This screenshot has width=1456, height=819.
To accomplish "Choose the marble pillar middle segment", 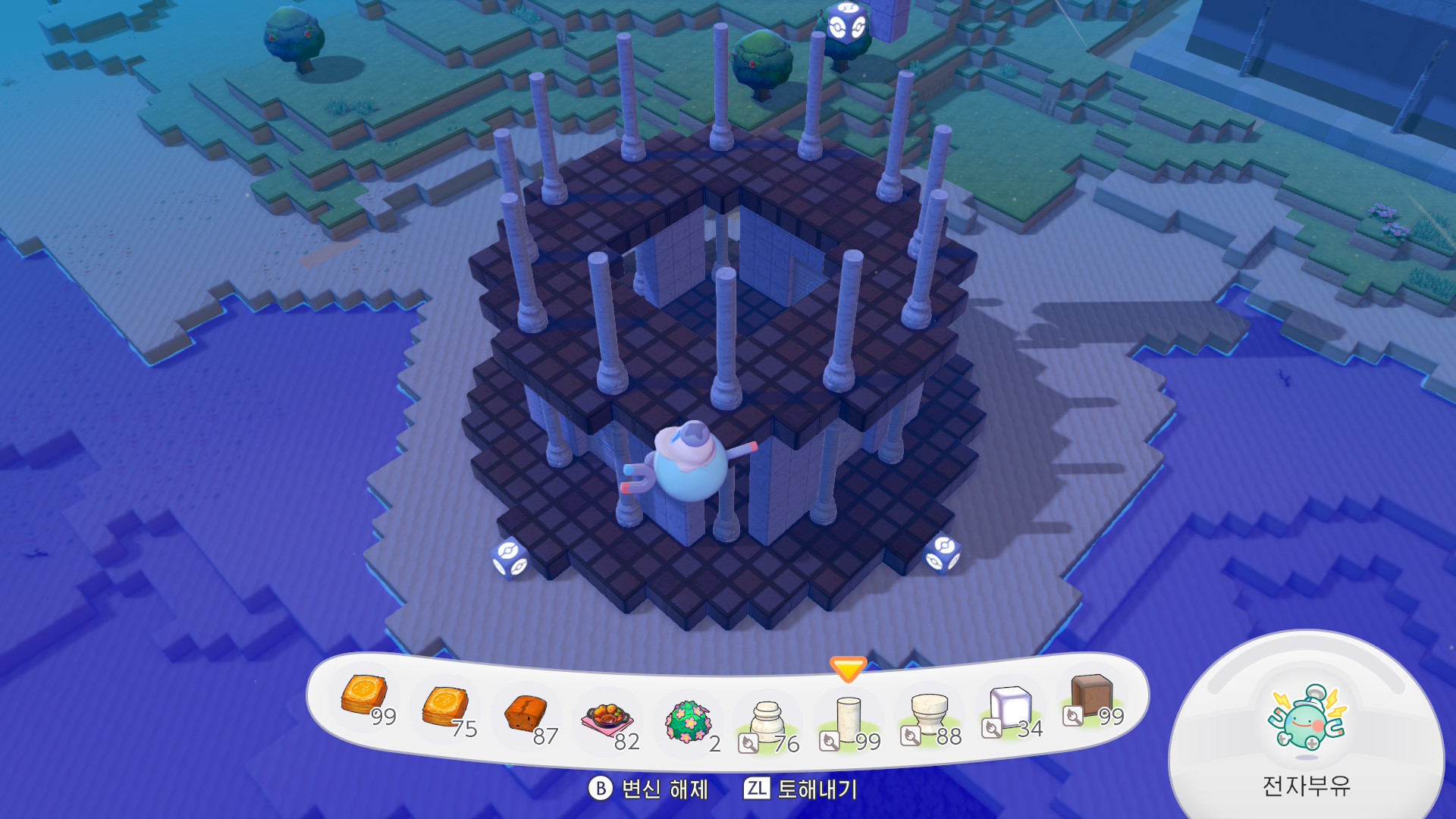I will (x=849, y=720).
